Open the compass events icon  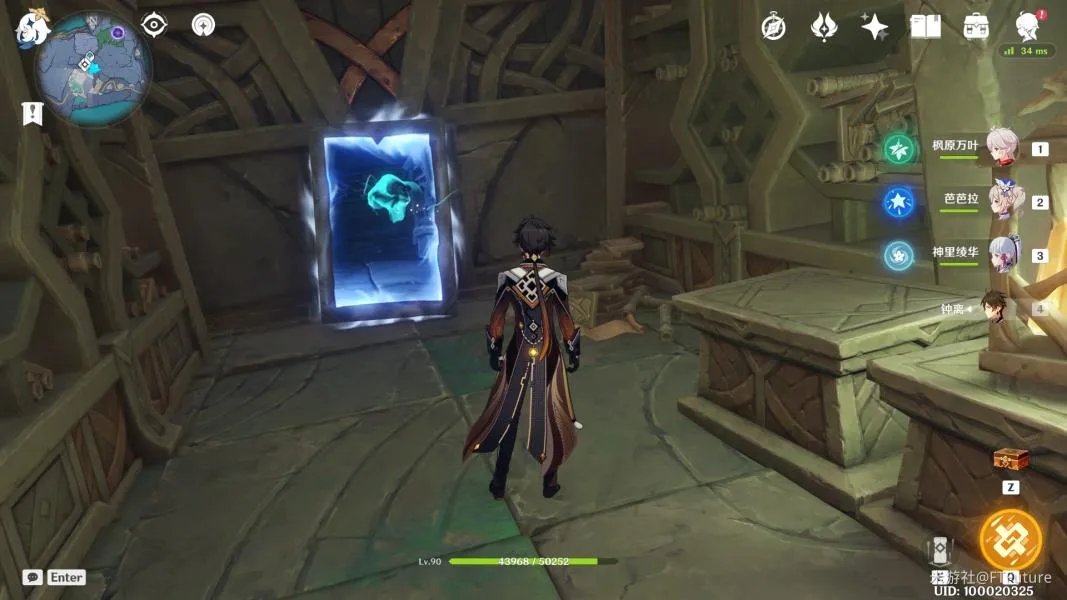point(773,27)
